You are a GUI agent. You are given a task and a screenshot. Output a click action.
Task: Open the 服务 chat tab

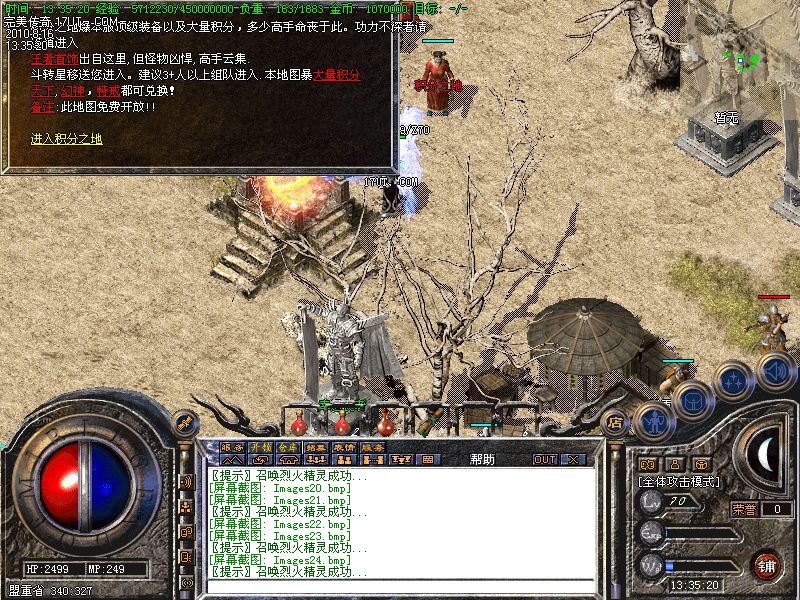coord(231,447)
